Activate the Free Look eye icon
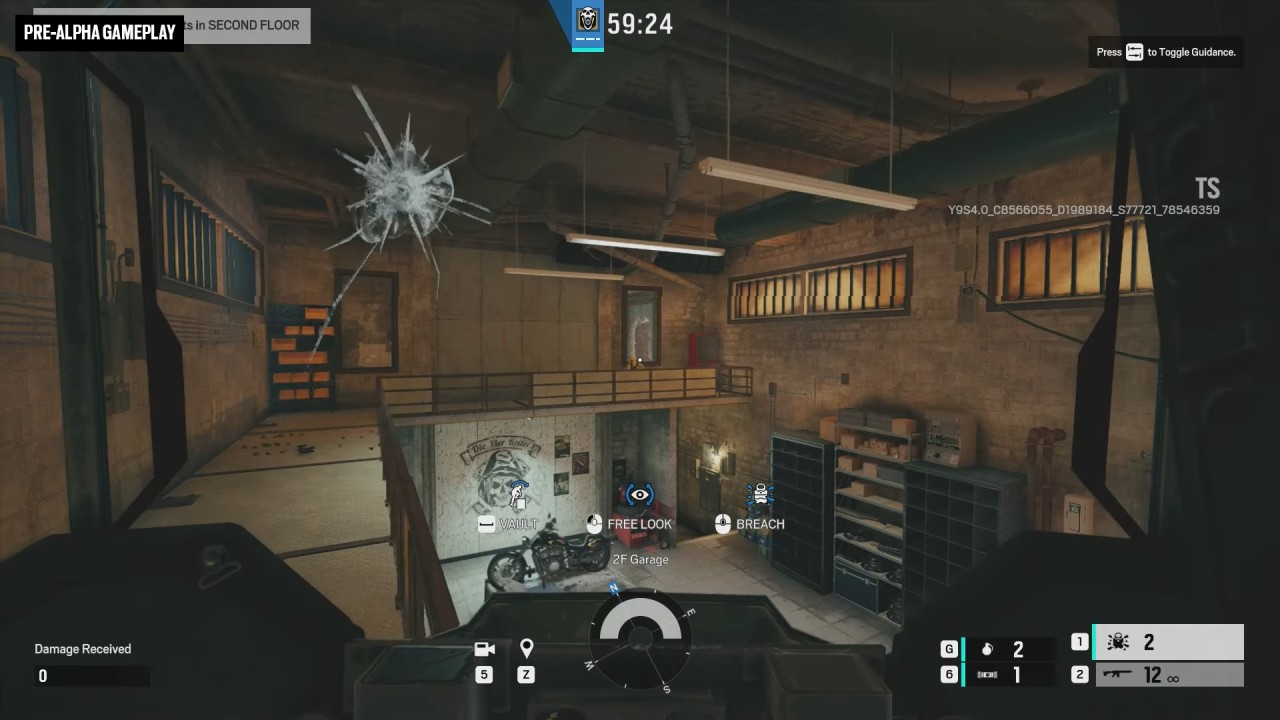The height and width of the screenshot is (720, 1280). point(639,495)
